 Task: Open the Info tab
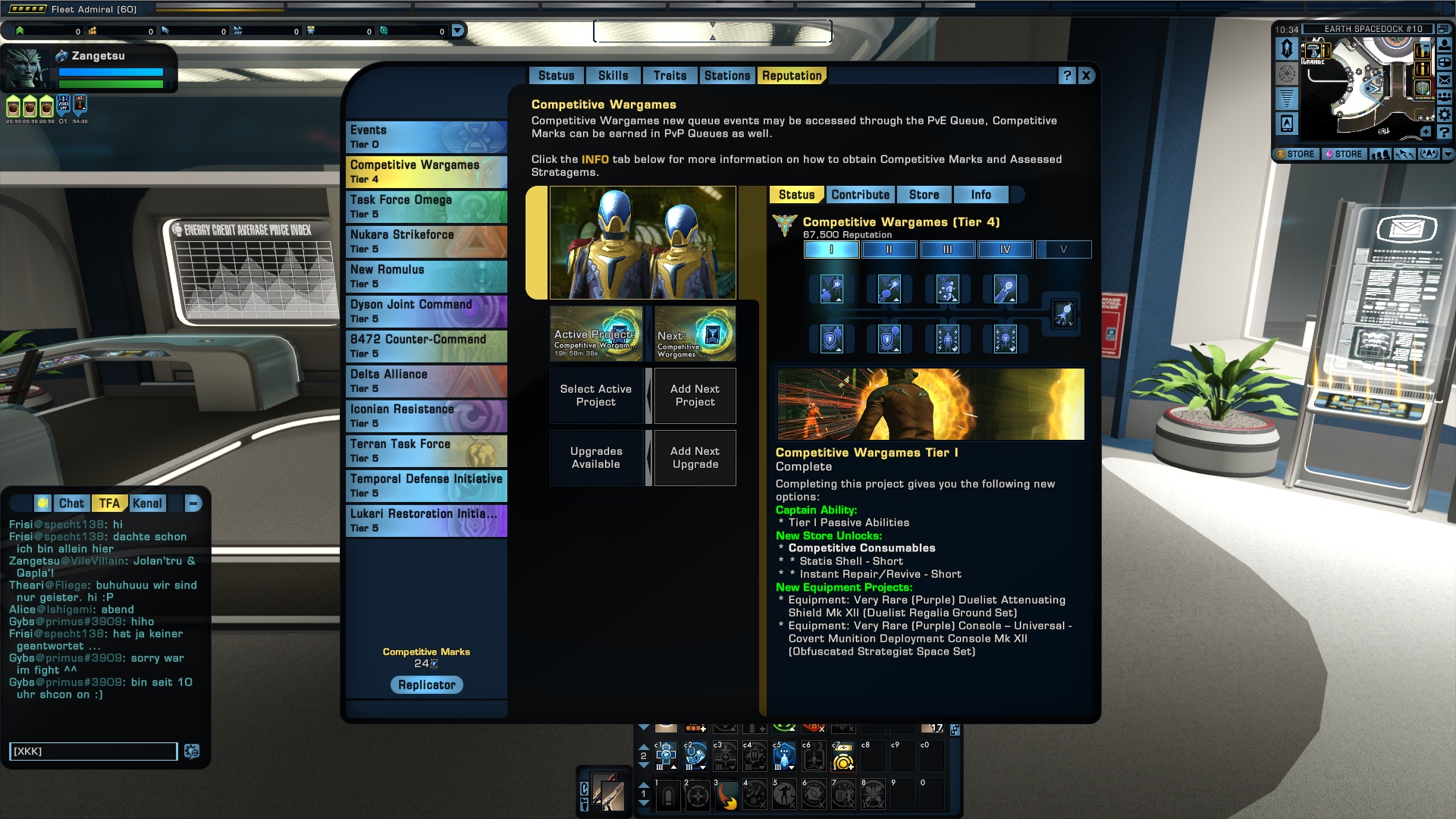coord(981,195)
